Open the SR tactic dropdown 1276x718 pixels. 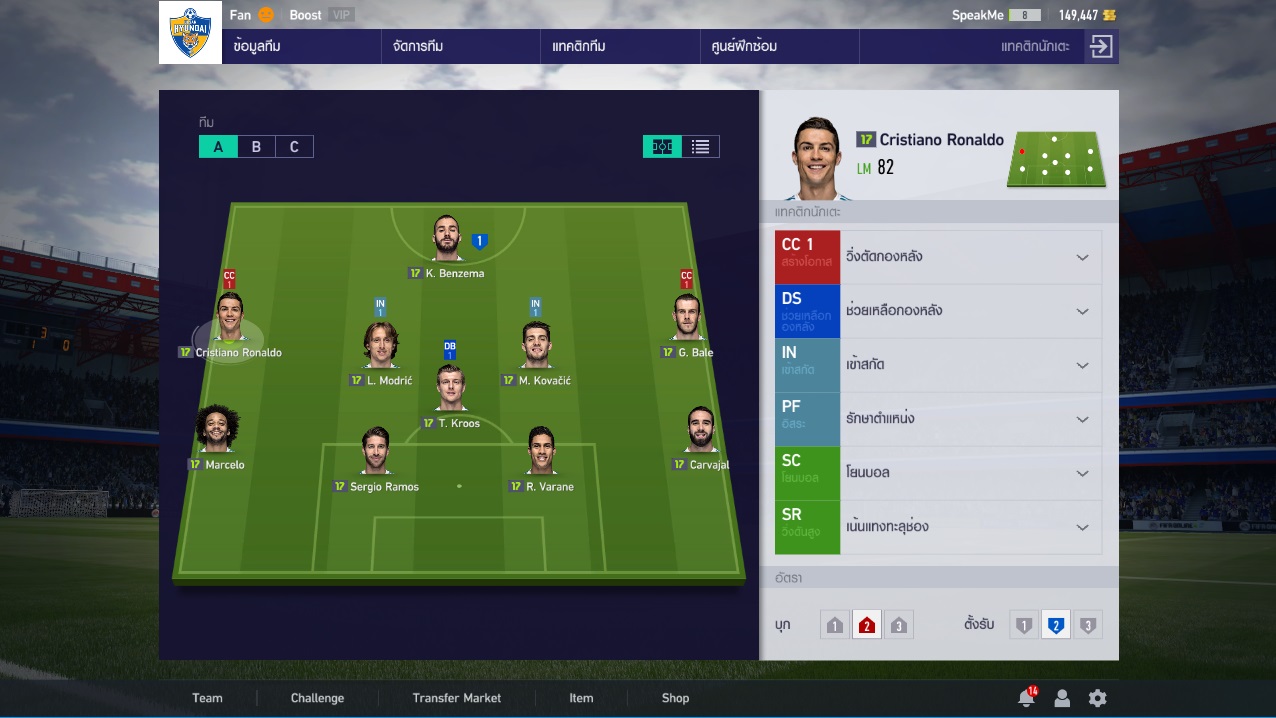[1081, 527]
